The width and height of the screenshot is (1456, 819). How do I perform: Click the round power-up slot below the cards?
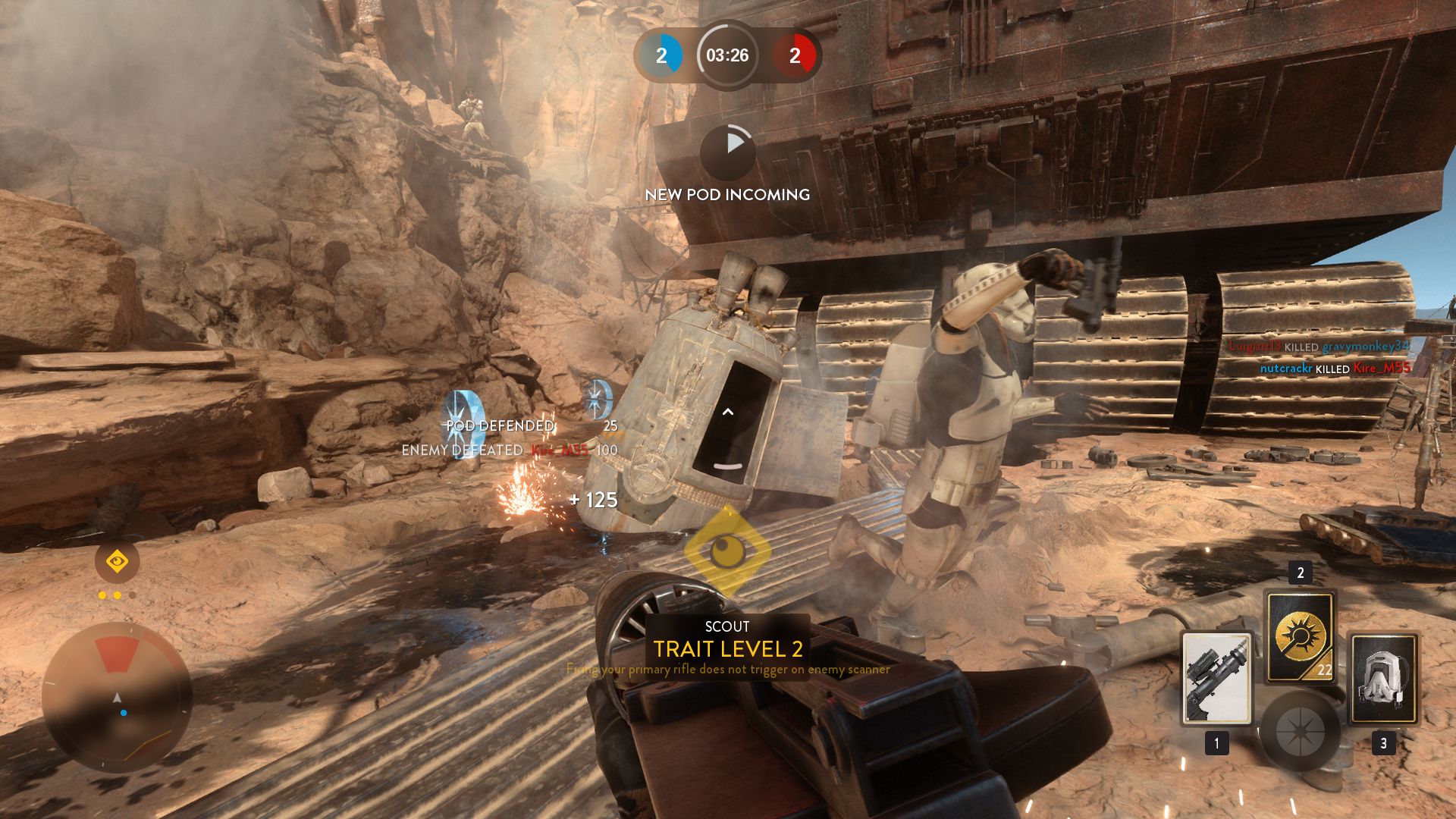coord(1300,732)
